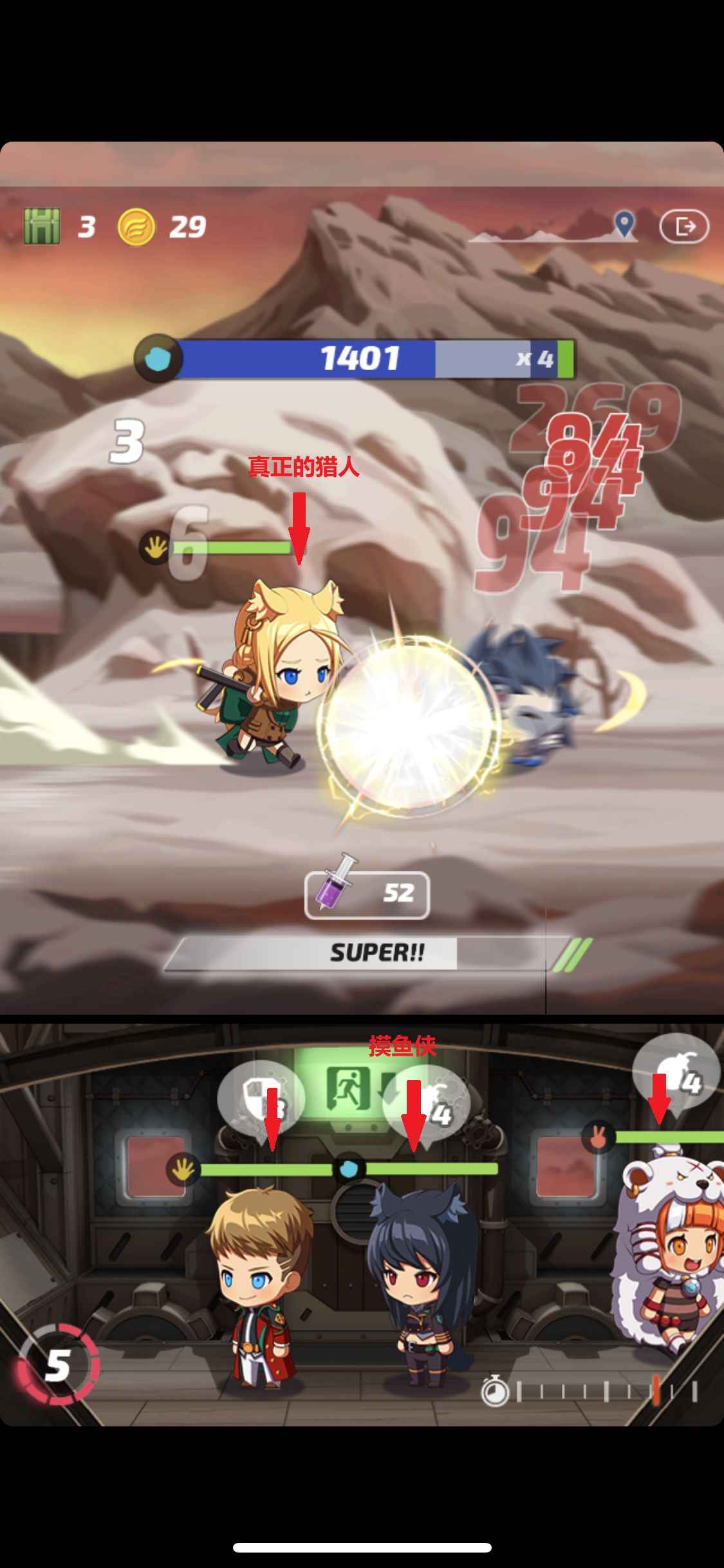Activate the SUPER!! gauge button

click(376, 953)
